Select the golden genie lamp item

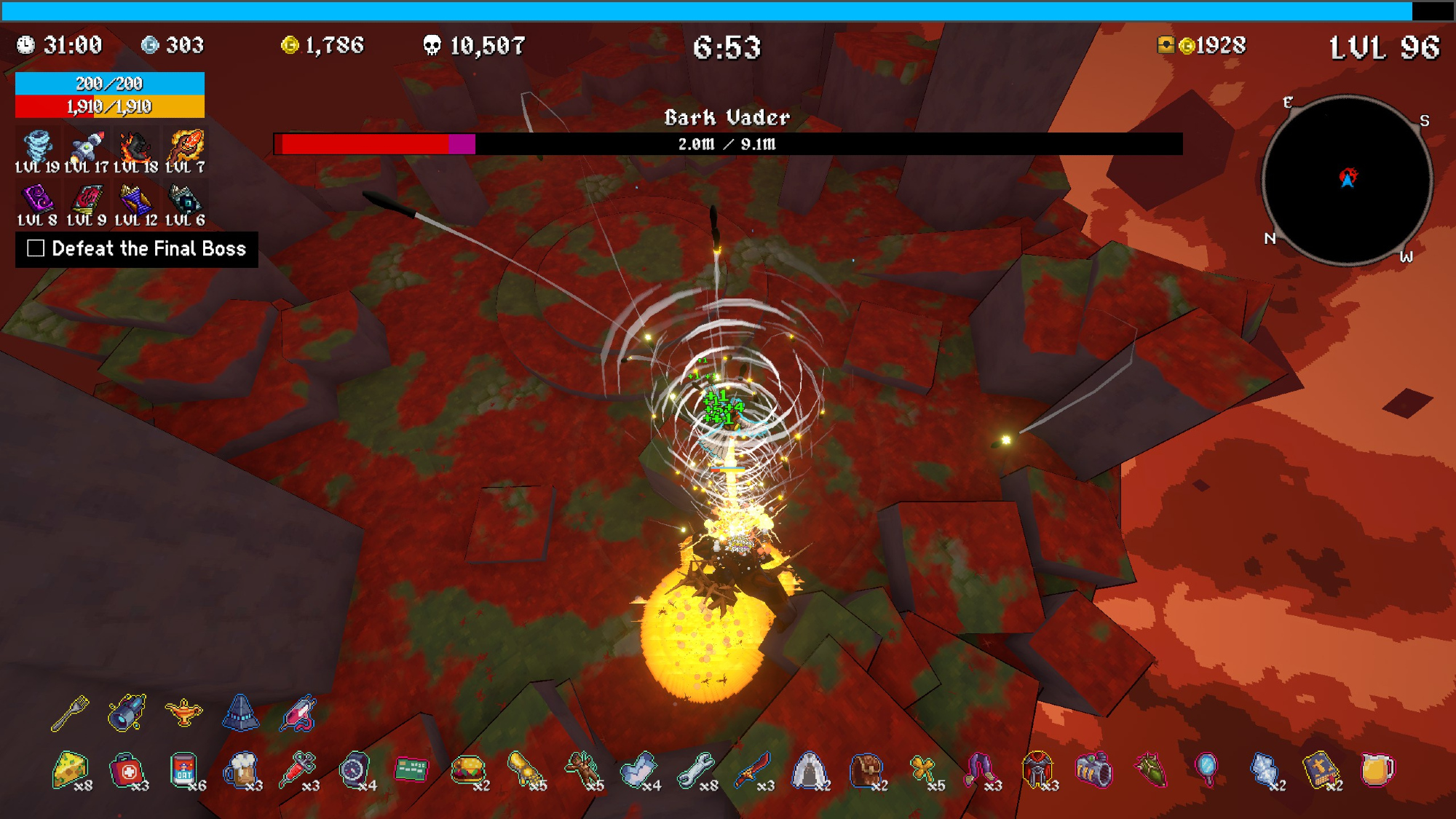pos(183,711)
